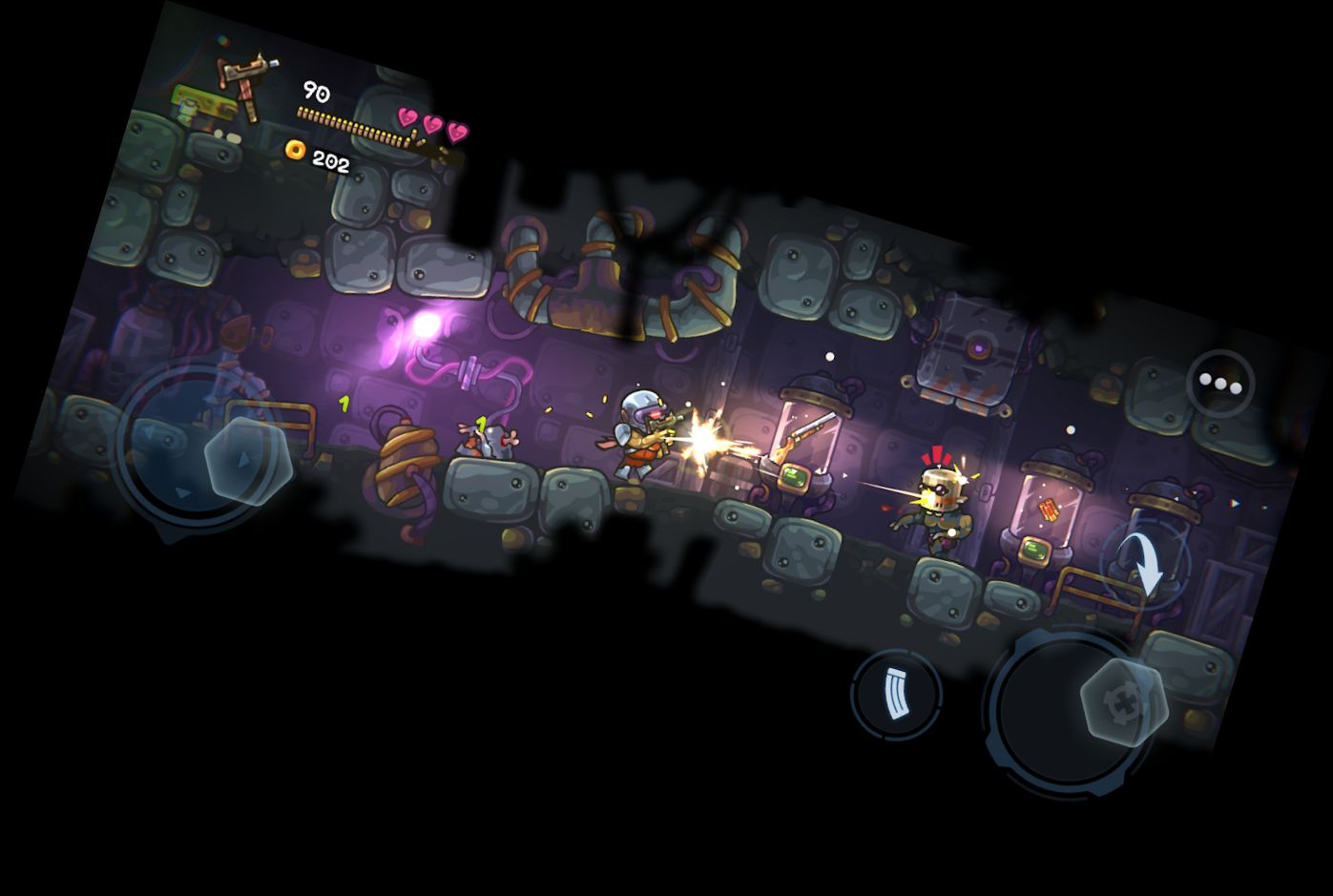Tap the curved arrow jump button
Image resolution: width=1333 pixels, height=896 pixels.
[x=1145, y=561]
